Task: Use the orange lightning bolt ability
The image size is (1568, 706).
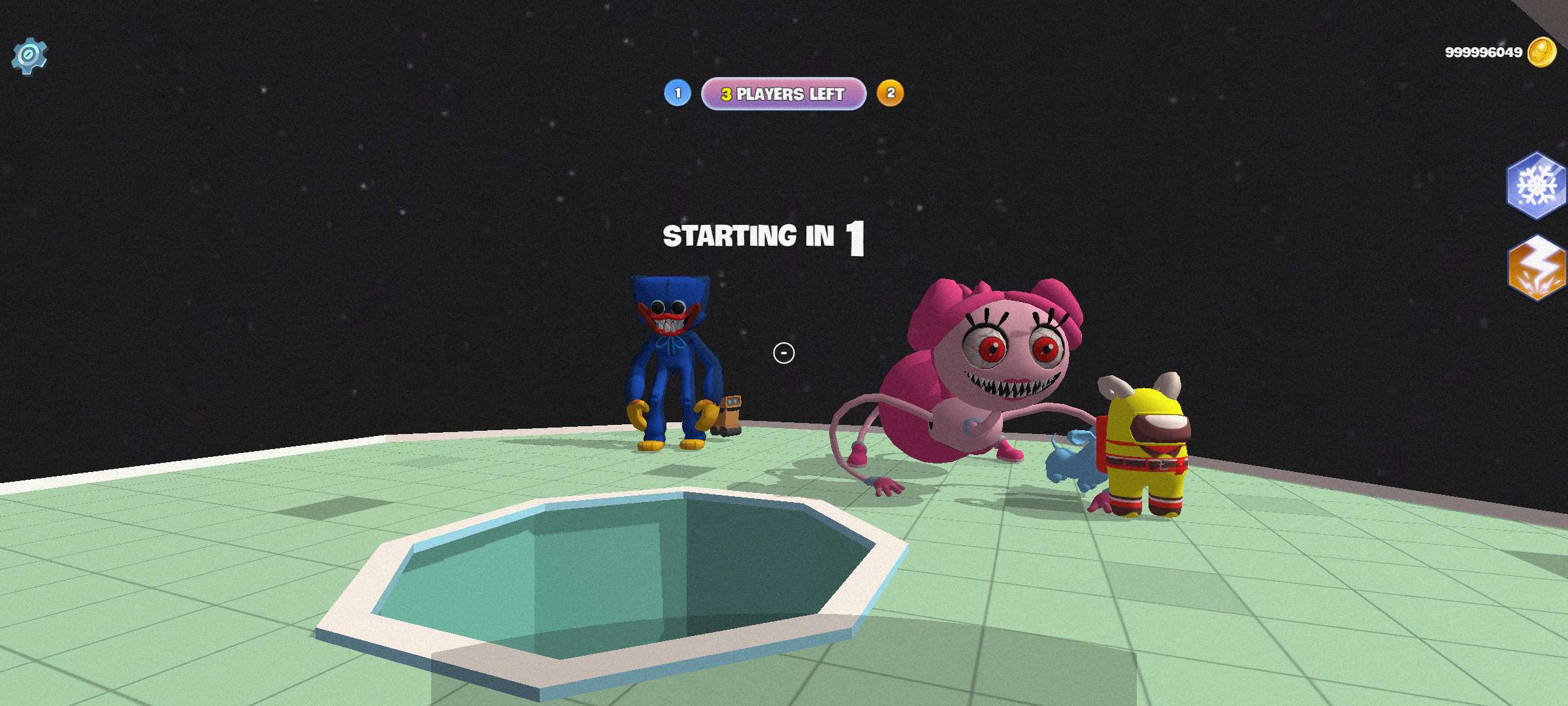Action: [1537, 268]
